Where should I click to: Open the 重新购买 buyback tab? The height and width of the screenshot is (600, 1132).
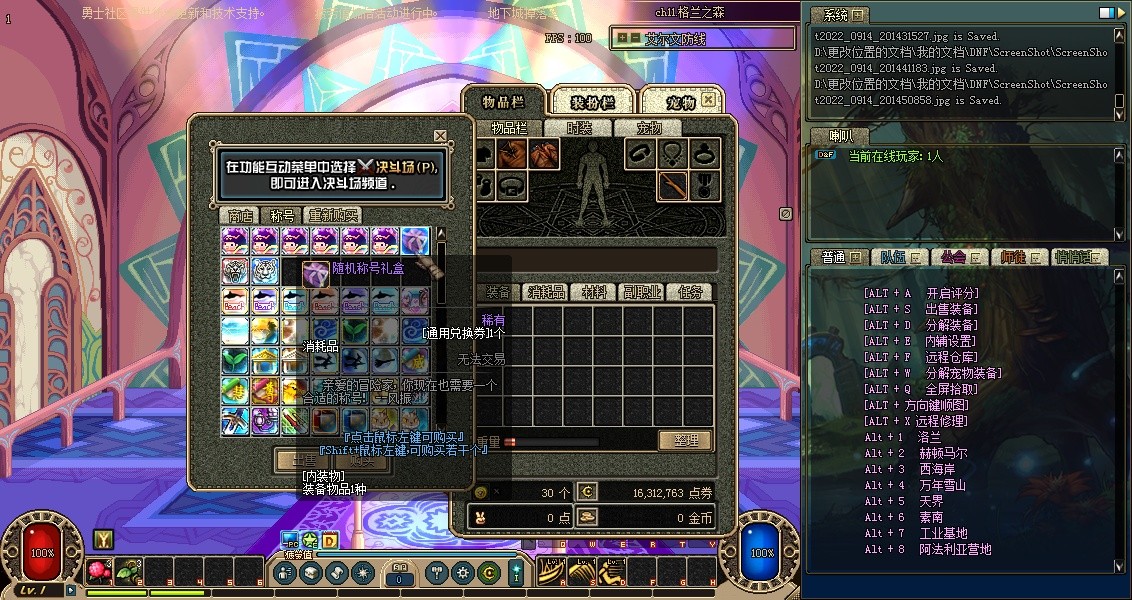(x=333, y=215)
